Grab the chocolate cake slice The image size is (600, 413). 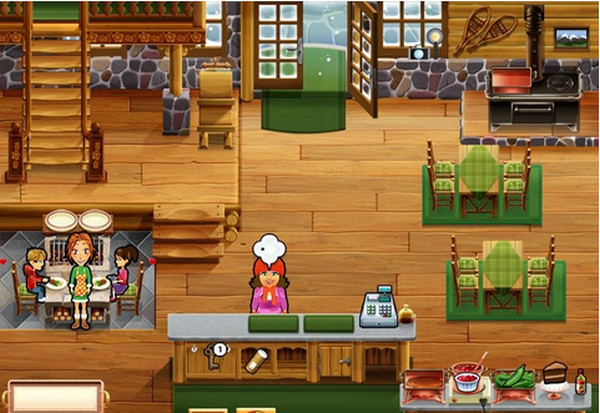pos(555,376)
